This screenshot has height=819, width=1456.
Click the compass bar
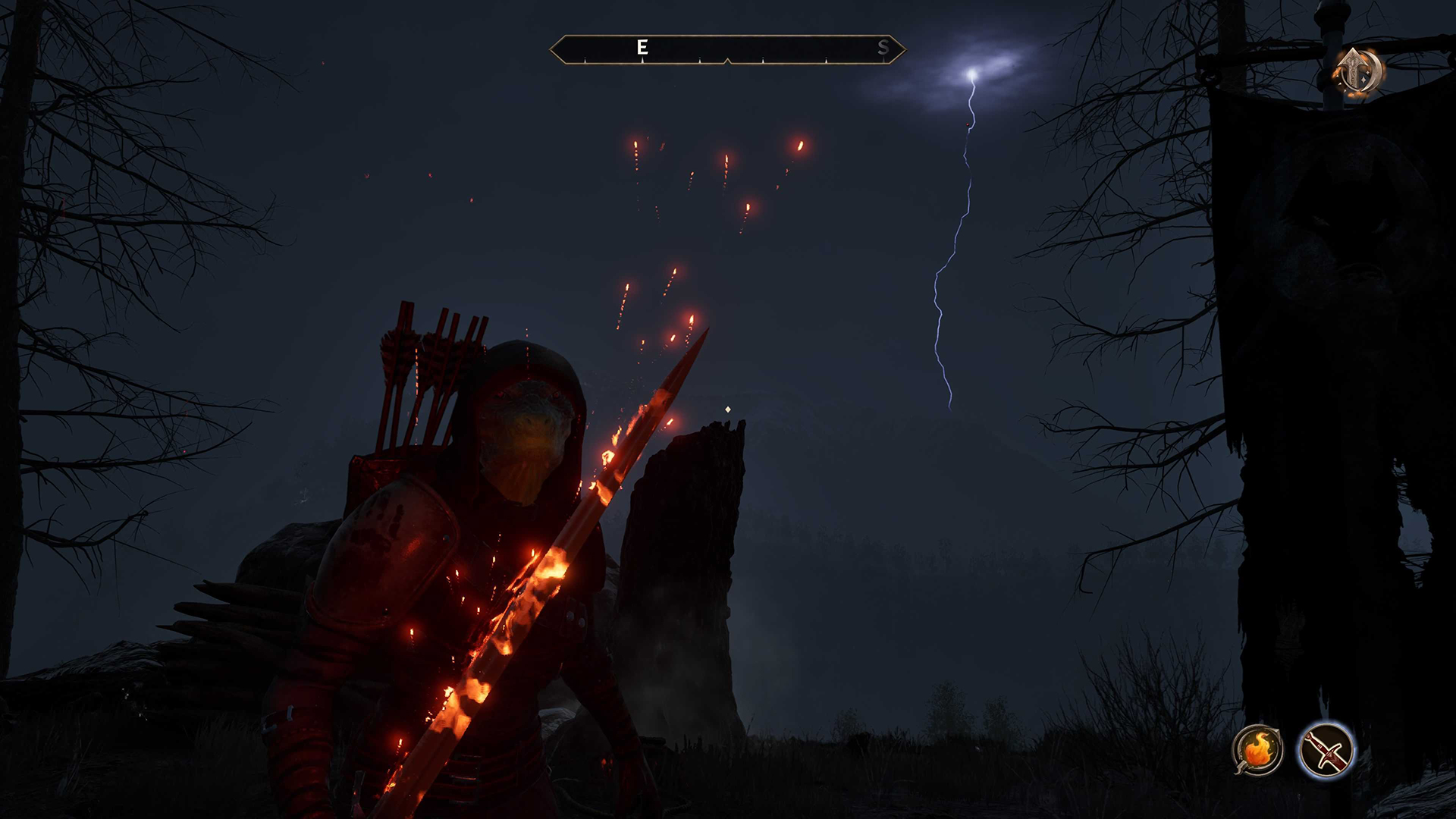click(727, 49)
